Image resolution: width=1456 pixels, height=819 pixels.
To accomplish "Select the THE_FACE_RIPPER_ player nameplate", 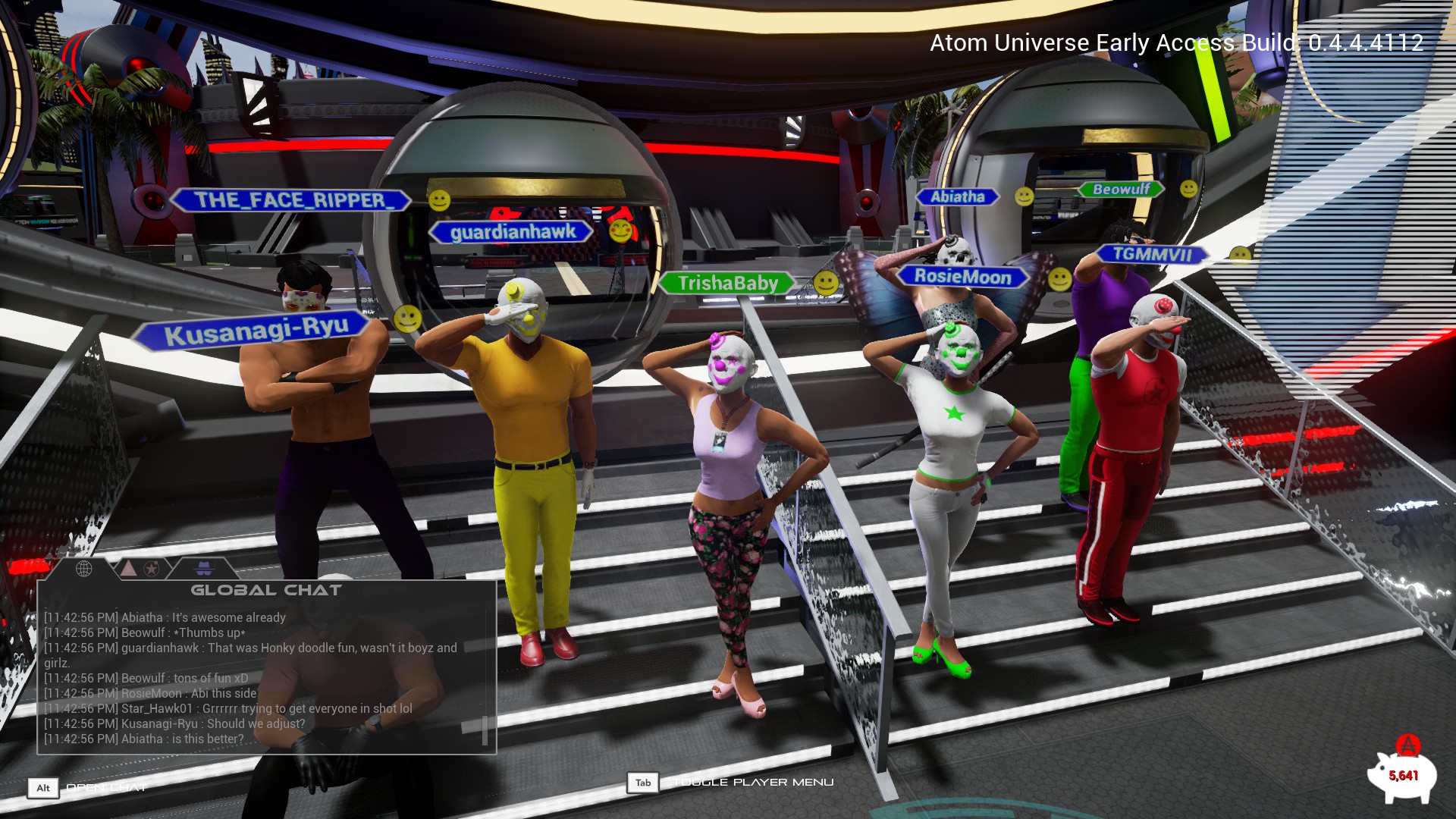I will click(292, 200).
